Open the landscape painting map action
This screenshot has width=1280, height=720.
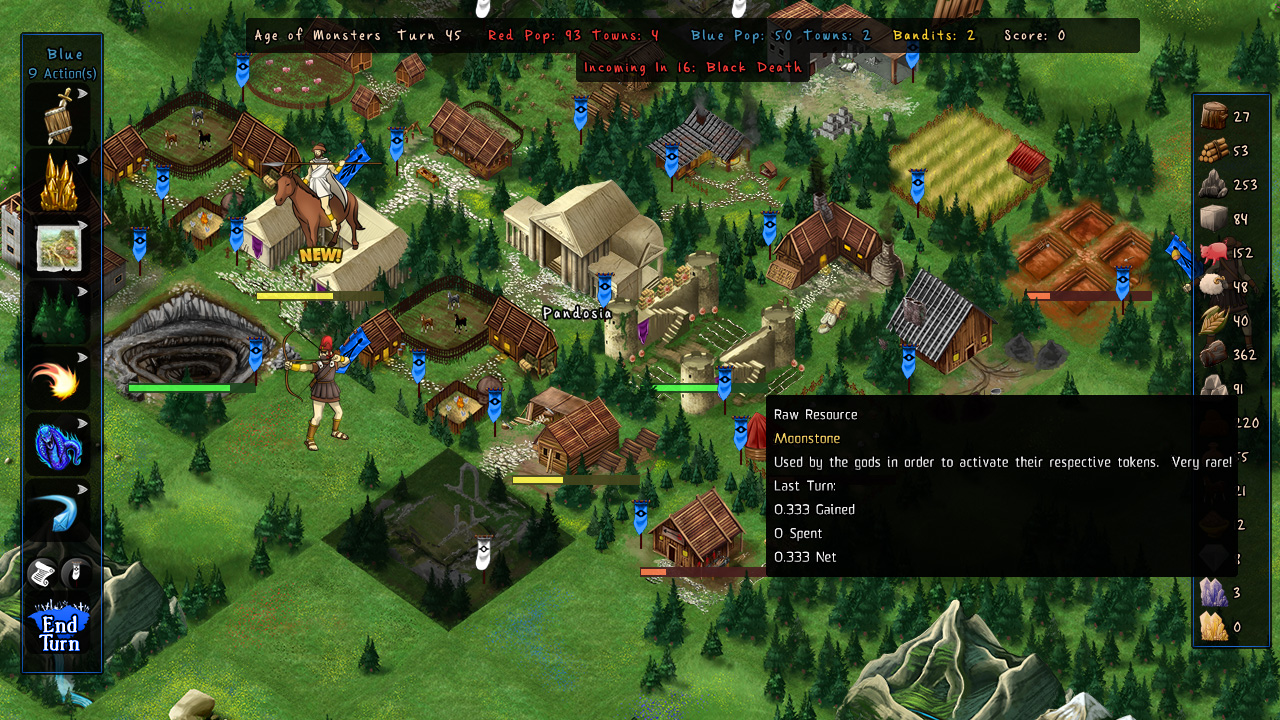pyautogui.click(x=60, y=248)
